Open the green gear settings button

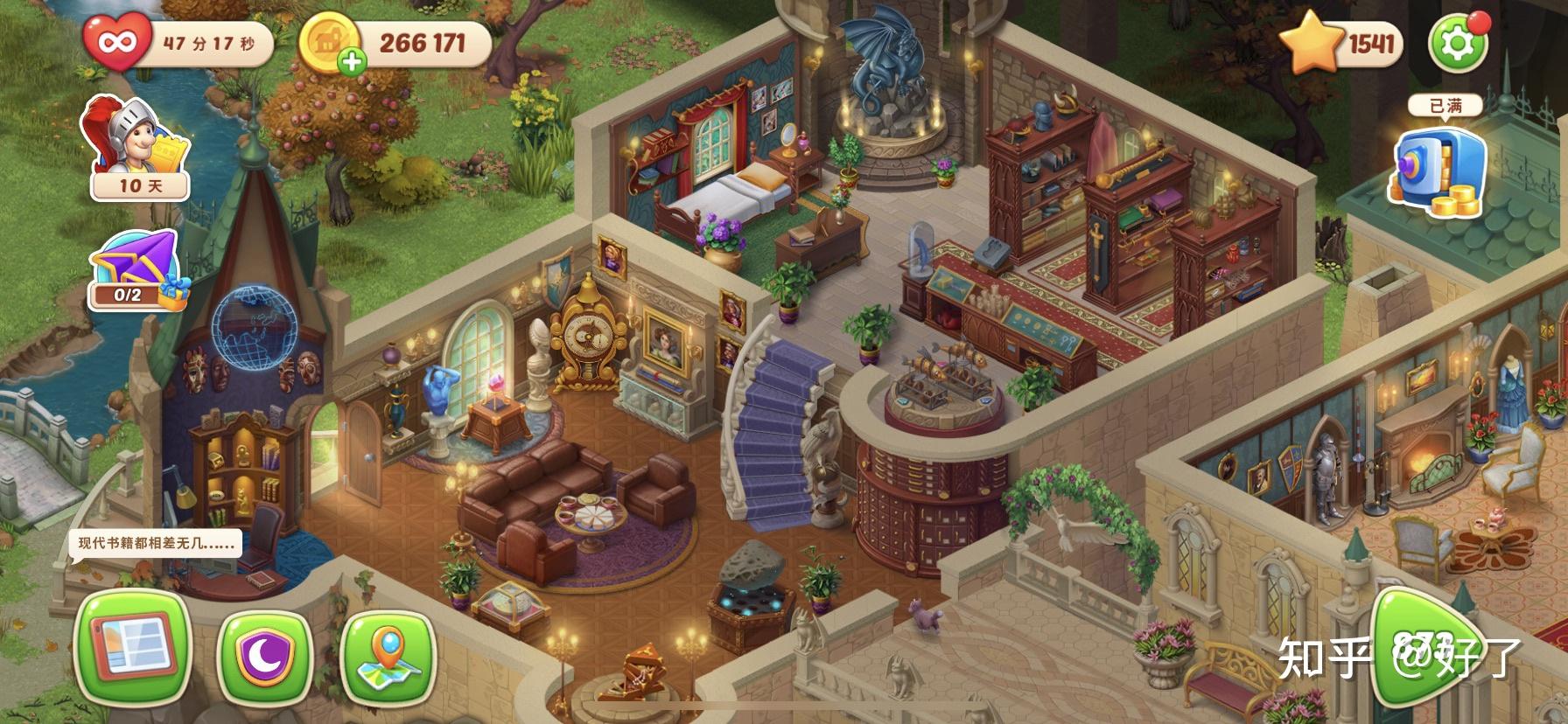pyautogui.click(x=1457, y=43)
